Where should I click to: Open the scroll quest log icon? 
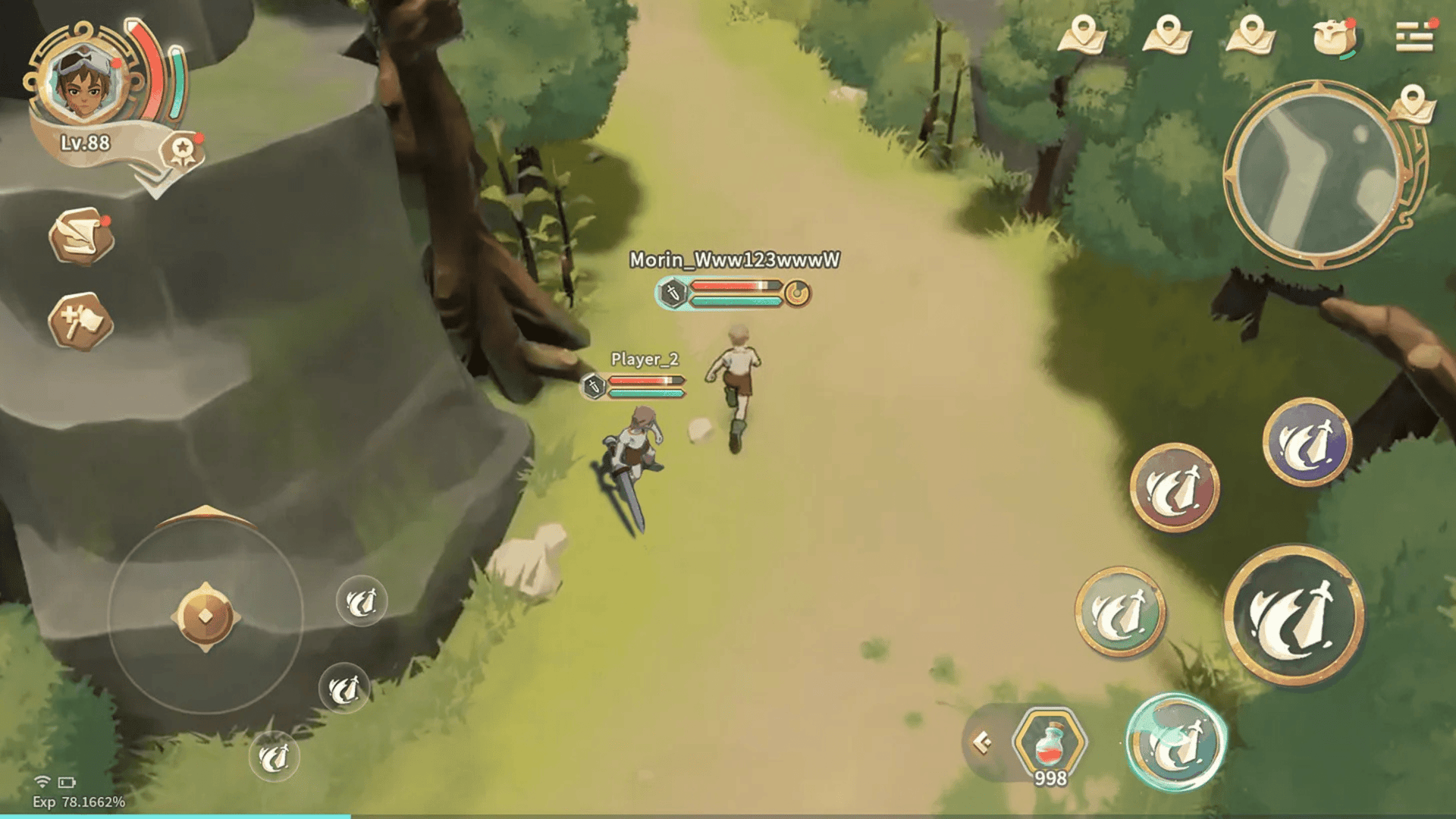[x=81, y=237]
